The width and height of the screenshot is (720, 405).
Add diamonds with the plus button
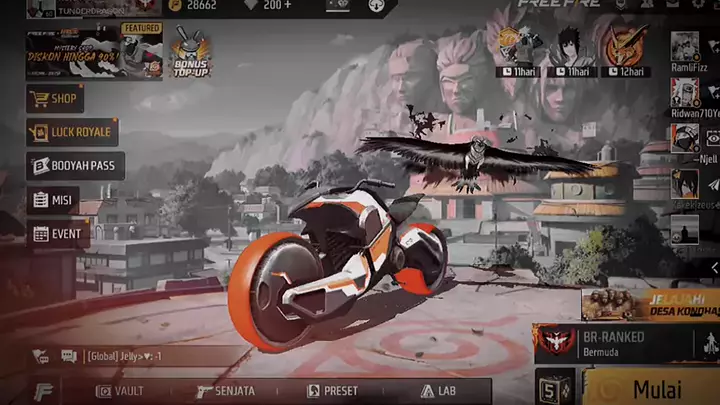(288, 6)
